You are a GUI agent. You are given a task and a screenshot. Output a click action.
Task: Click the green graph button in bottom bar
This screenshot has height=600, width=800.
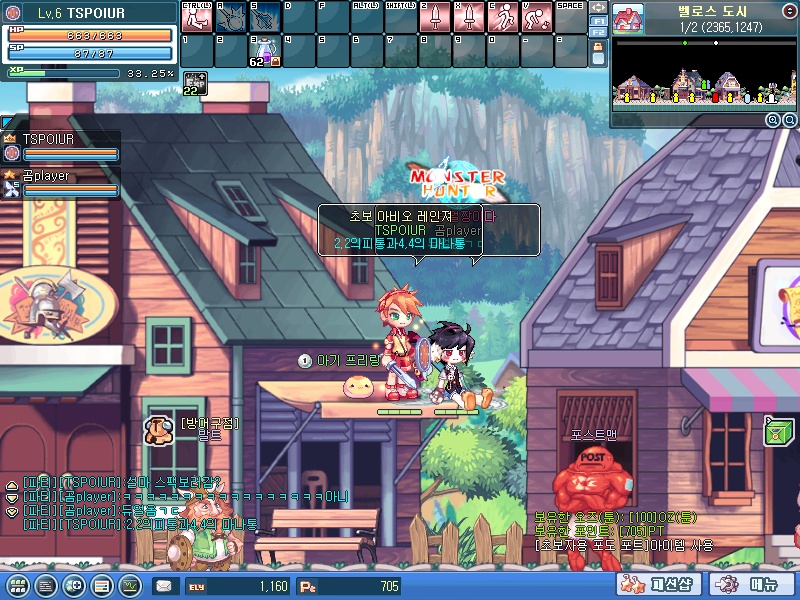[x=129, y=585]
